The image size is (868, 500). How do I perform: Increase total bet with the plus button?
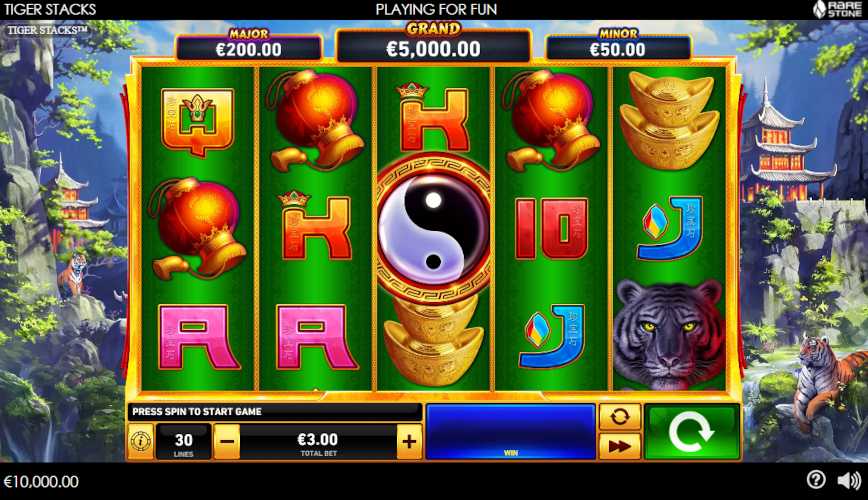click(x=409, y=441)
